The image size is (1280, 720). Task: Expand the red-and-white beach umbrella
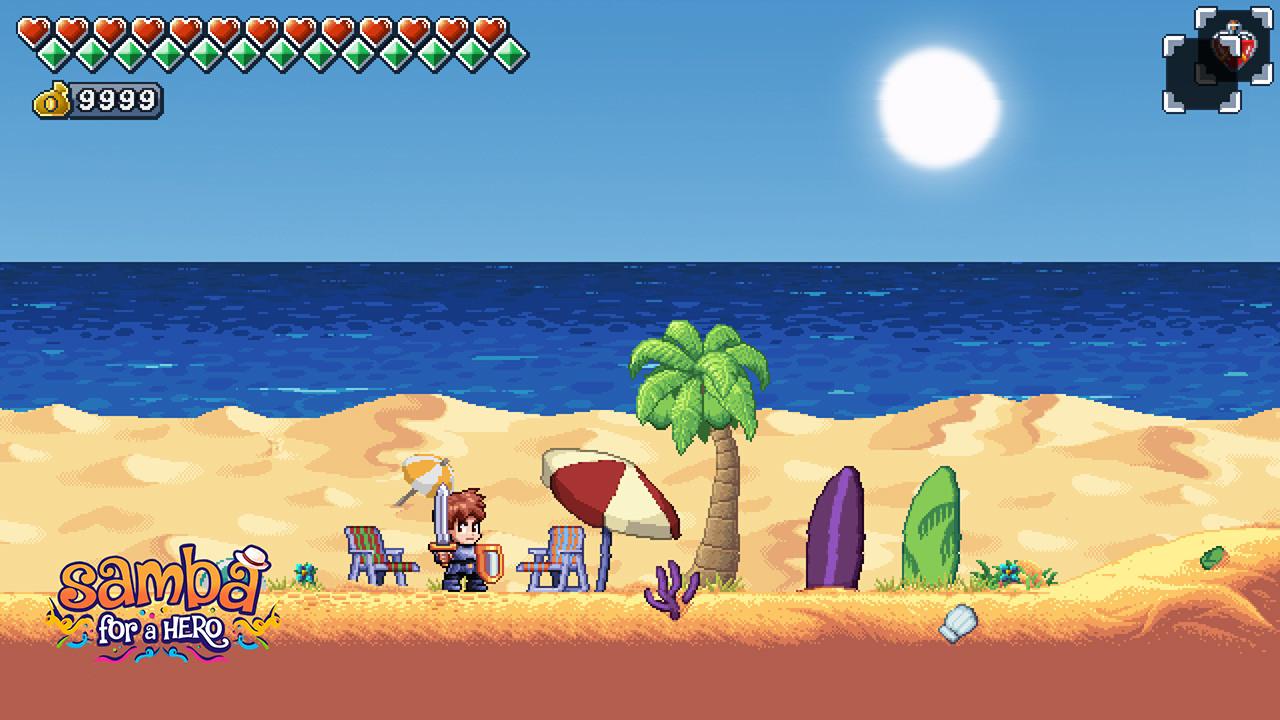click(x=602, y=490)
